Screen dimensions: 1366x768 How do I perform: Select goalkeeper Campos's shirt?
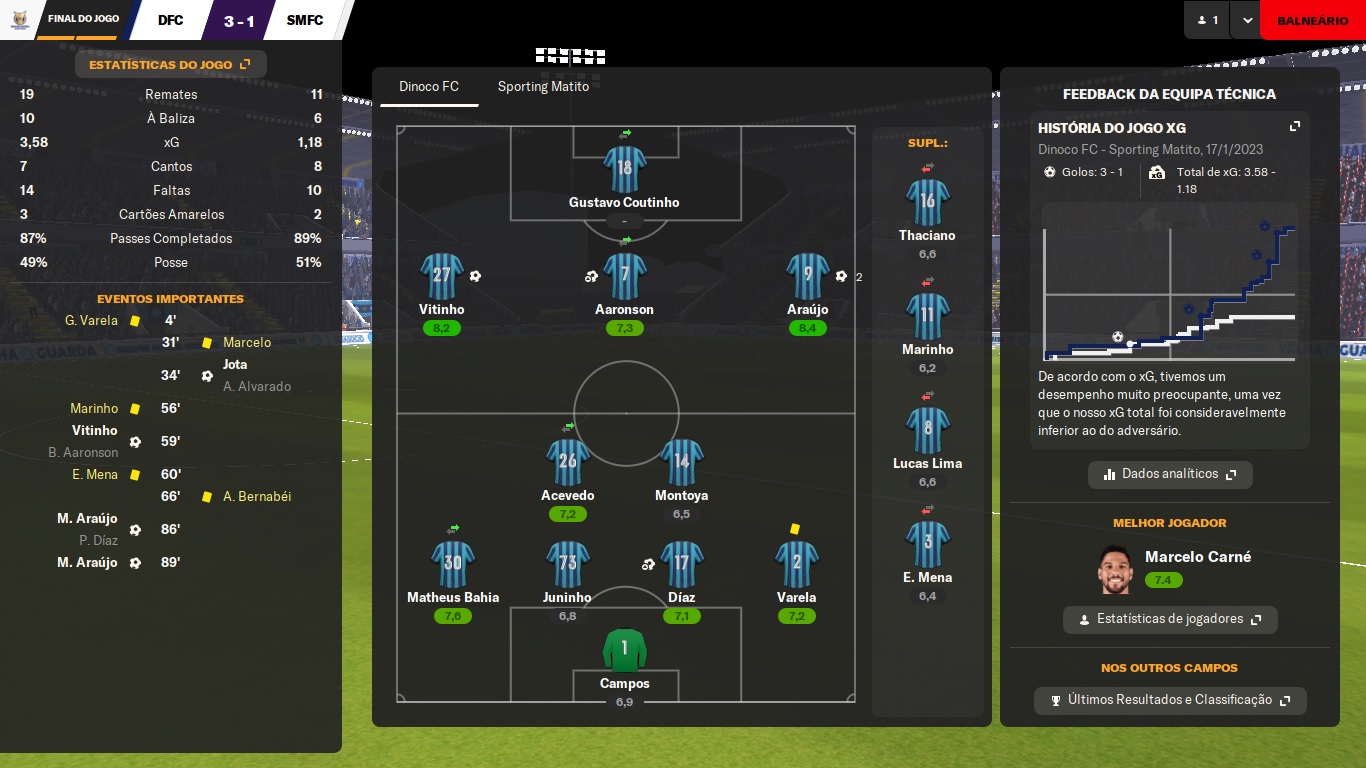[624, 650]
